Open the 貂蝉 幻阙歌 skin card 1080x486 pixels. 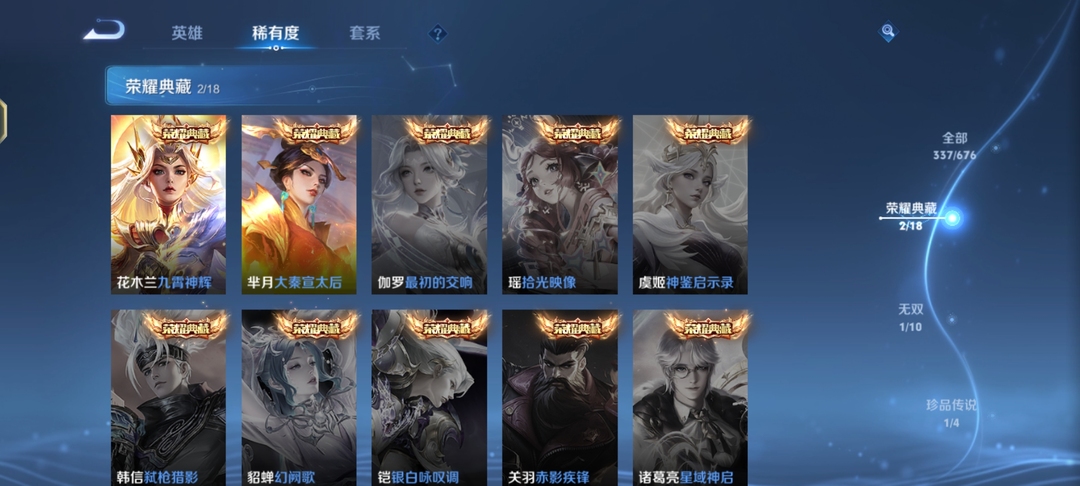click(x=299, y=400)
